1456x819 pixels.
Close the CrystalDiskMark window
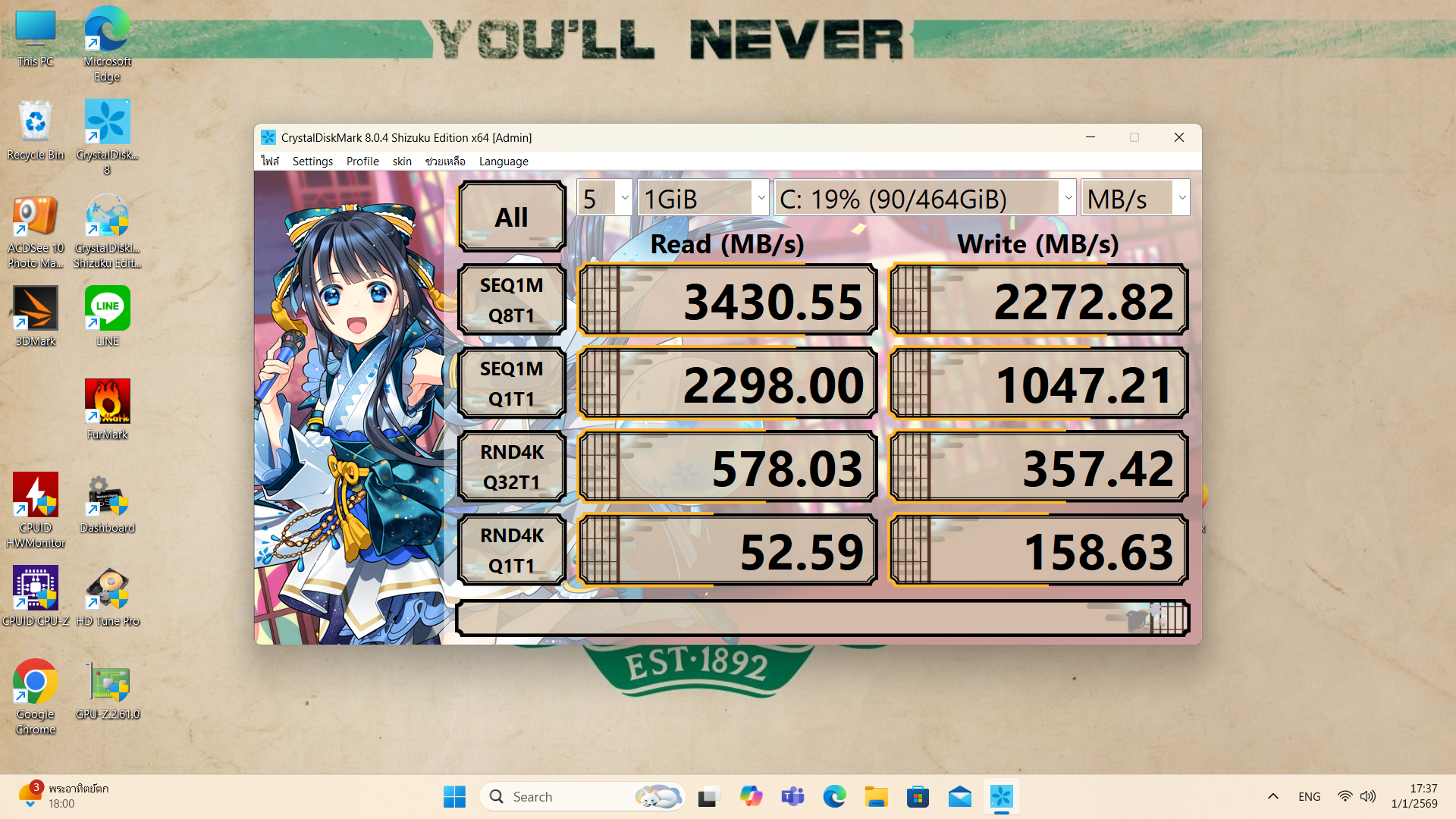coord(1178,137)
